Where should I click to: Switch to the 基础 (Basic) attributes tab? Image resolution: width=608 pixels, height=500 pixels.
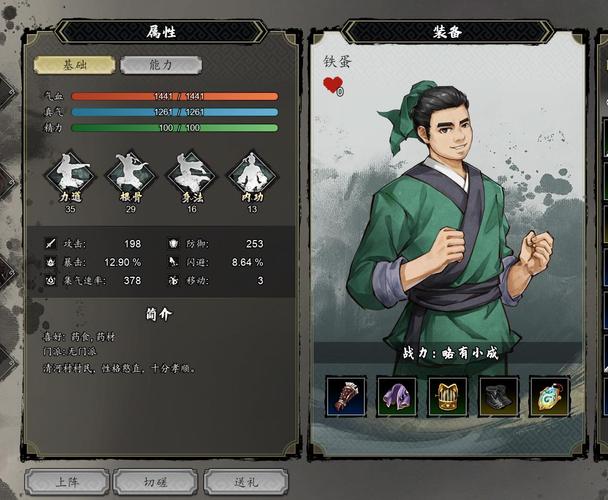coord(75,65)
